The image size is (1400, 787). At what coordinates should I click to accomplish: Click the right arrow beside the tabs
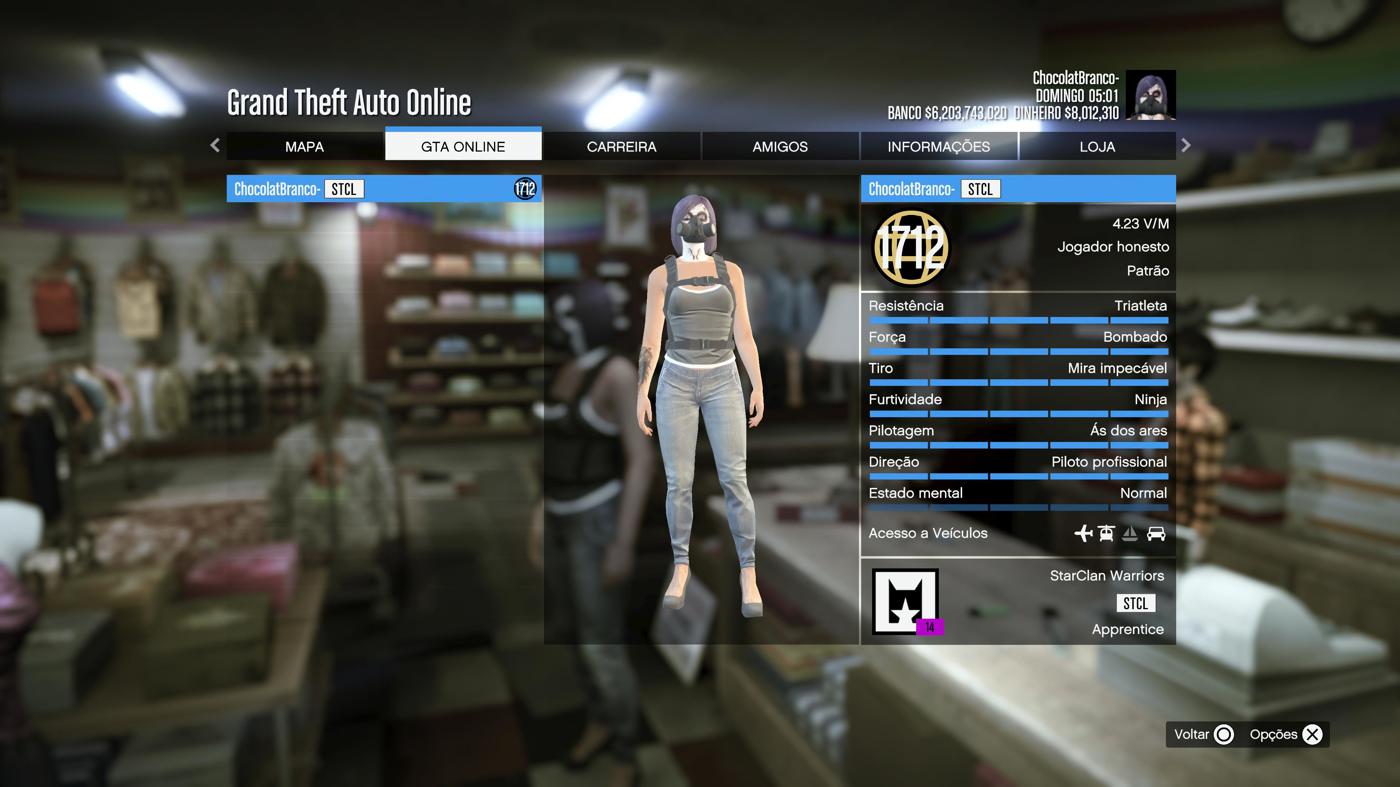1186,145
